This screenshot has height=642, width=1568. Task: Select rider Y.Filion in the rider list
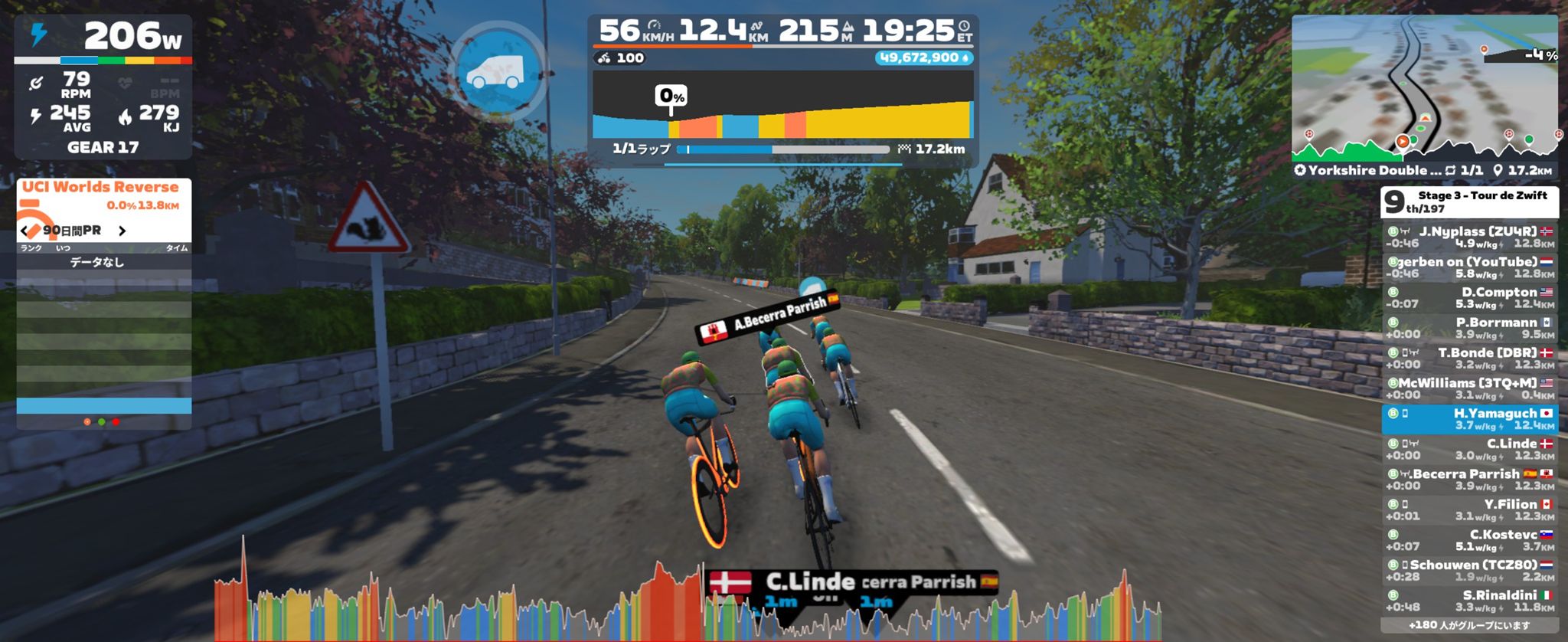(x=1469, y=510)
